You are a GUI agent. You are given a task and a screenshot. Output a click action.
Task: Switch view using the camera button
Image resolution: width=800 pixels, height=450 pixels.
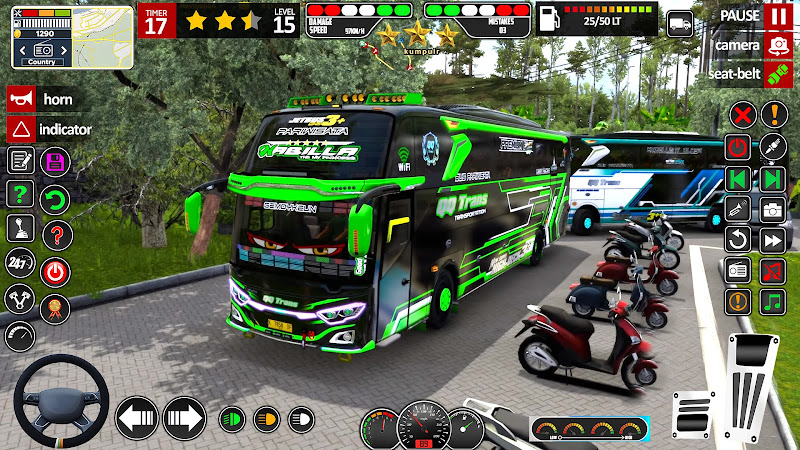[x=777, y=44]
